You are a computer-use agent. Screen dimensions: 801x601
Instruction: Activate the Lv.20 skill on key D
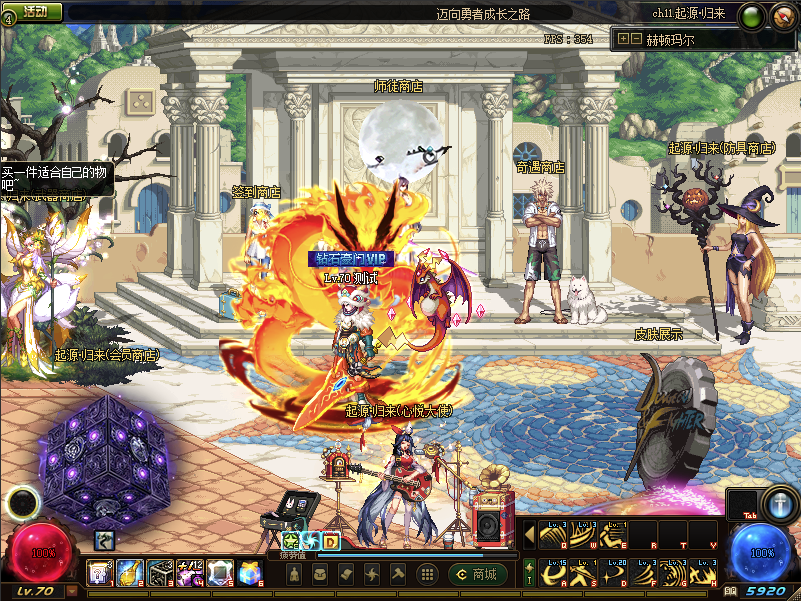pyautogui.click(x=614, y=574)
